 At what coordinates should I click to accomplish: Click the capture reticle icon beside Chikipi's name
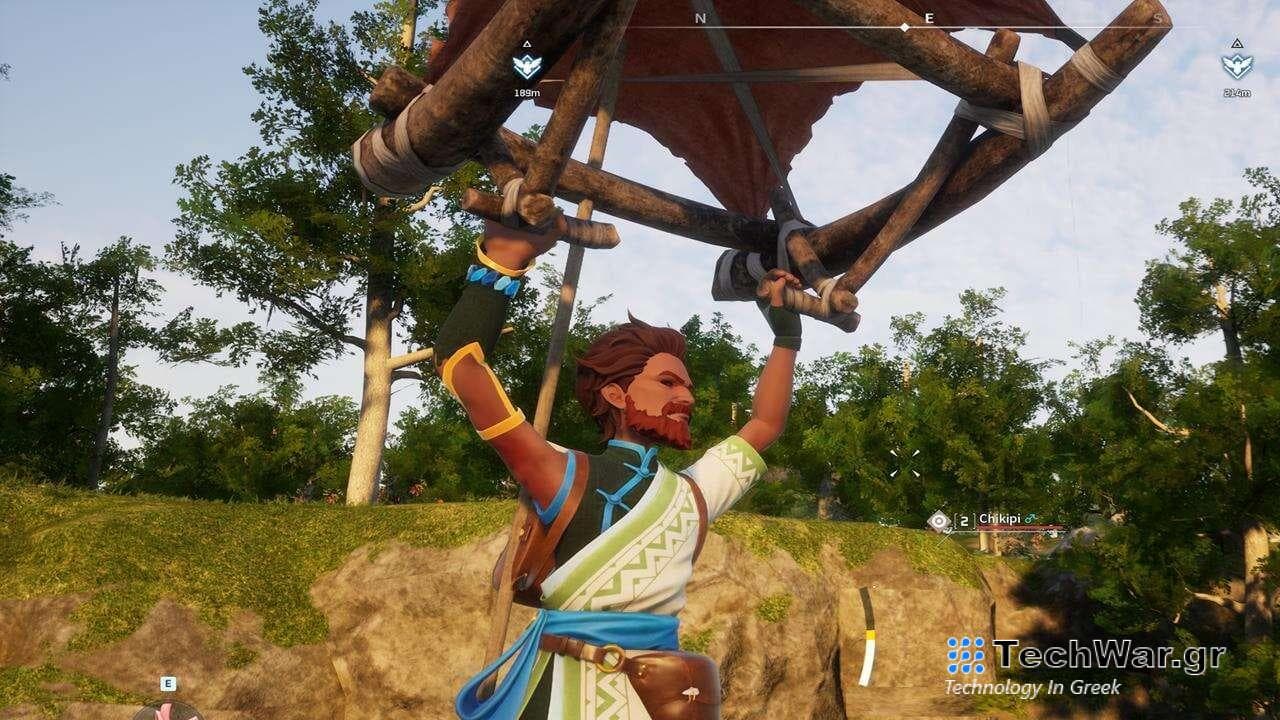(x=938, y=520)
